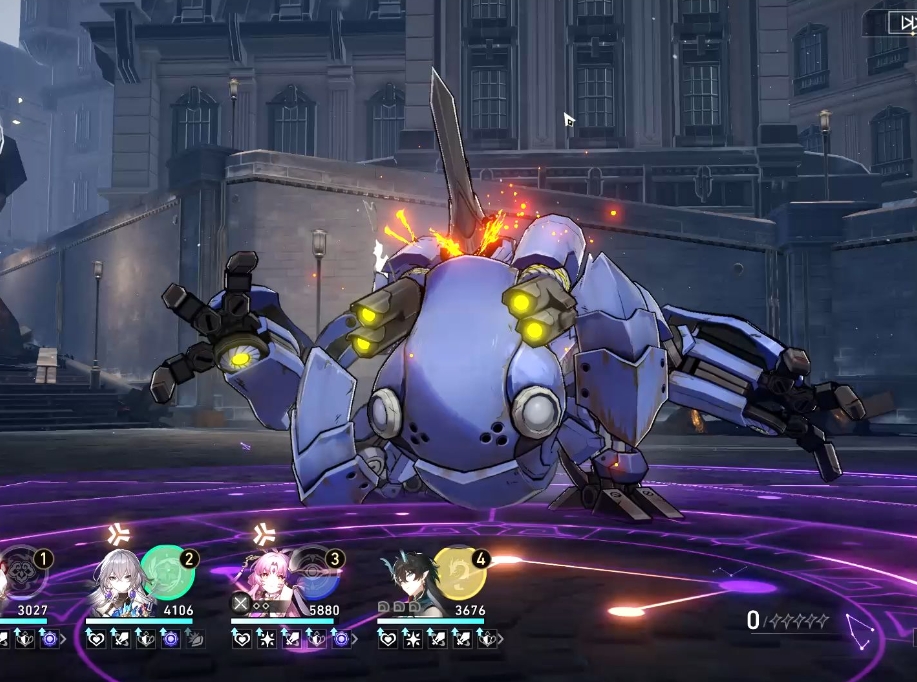917x682 pixels.
Task: Use the yellow dragon ultimate numbered 4
Action: [459, 571]
